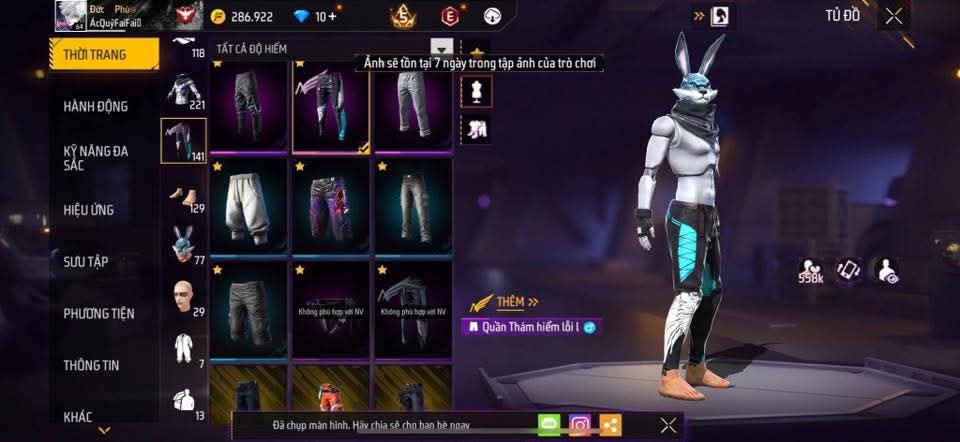
Task: Close the wardrobe with the top X
Action: pos(893,15)
